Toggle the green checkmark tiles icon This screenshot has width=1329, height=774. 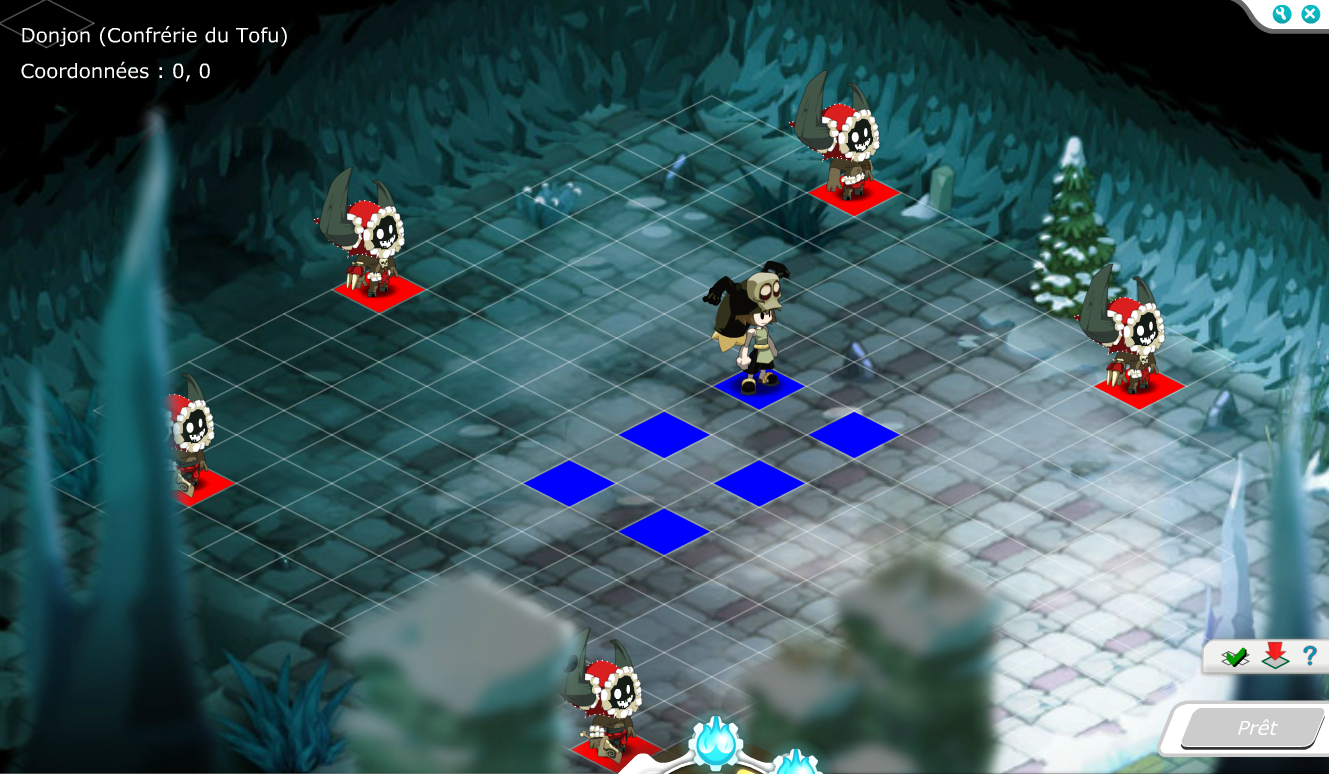point(1236,657)
